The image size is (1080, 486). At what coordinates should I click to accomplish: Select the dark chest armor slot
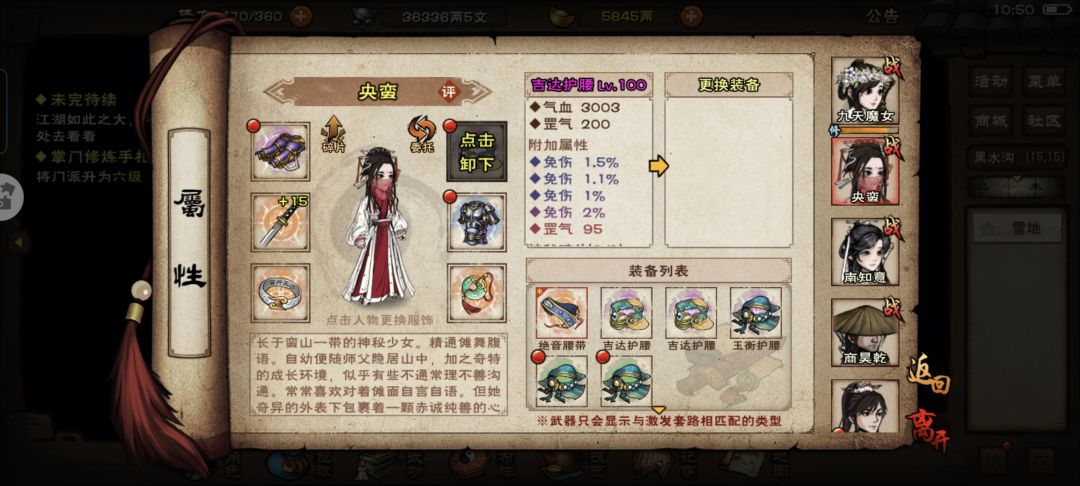point(477,221)
